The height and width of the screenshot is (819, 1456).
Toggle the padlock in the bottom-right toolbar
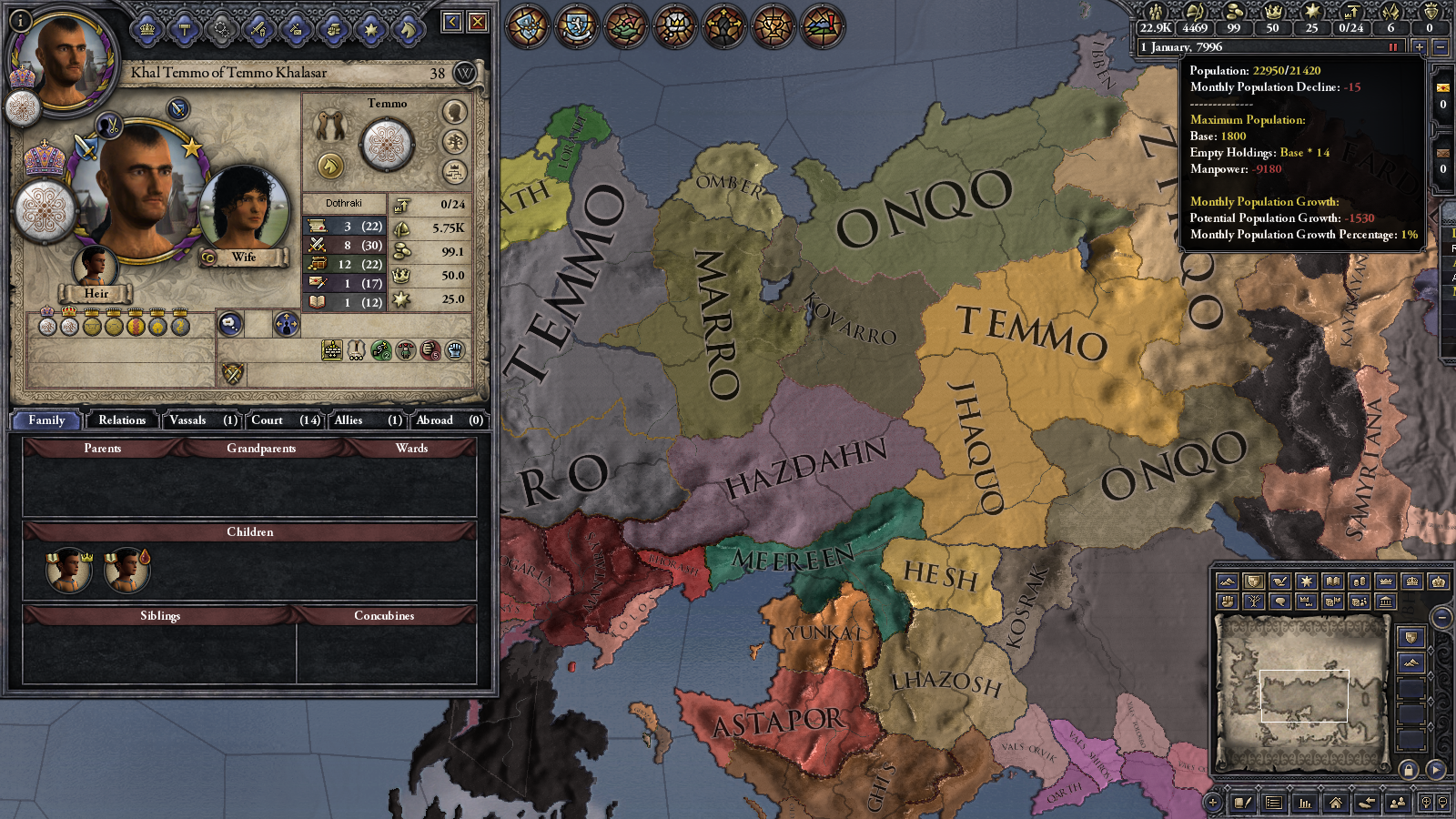pos(1409,768)
